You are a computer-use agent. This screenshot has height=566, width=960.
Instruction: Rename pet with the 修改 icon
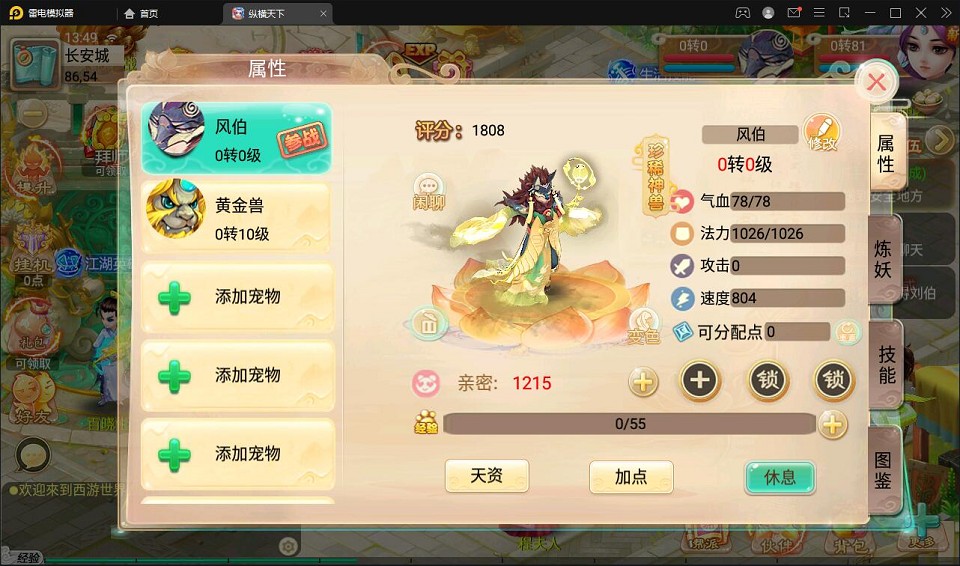click(822, 134)
